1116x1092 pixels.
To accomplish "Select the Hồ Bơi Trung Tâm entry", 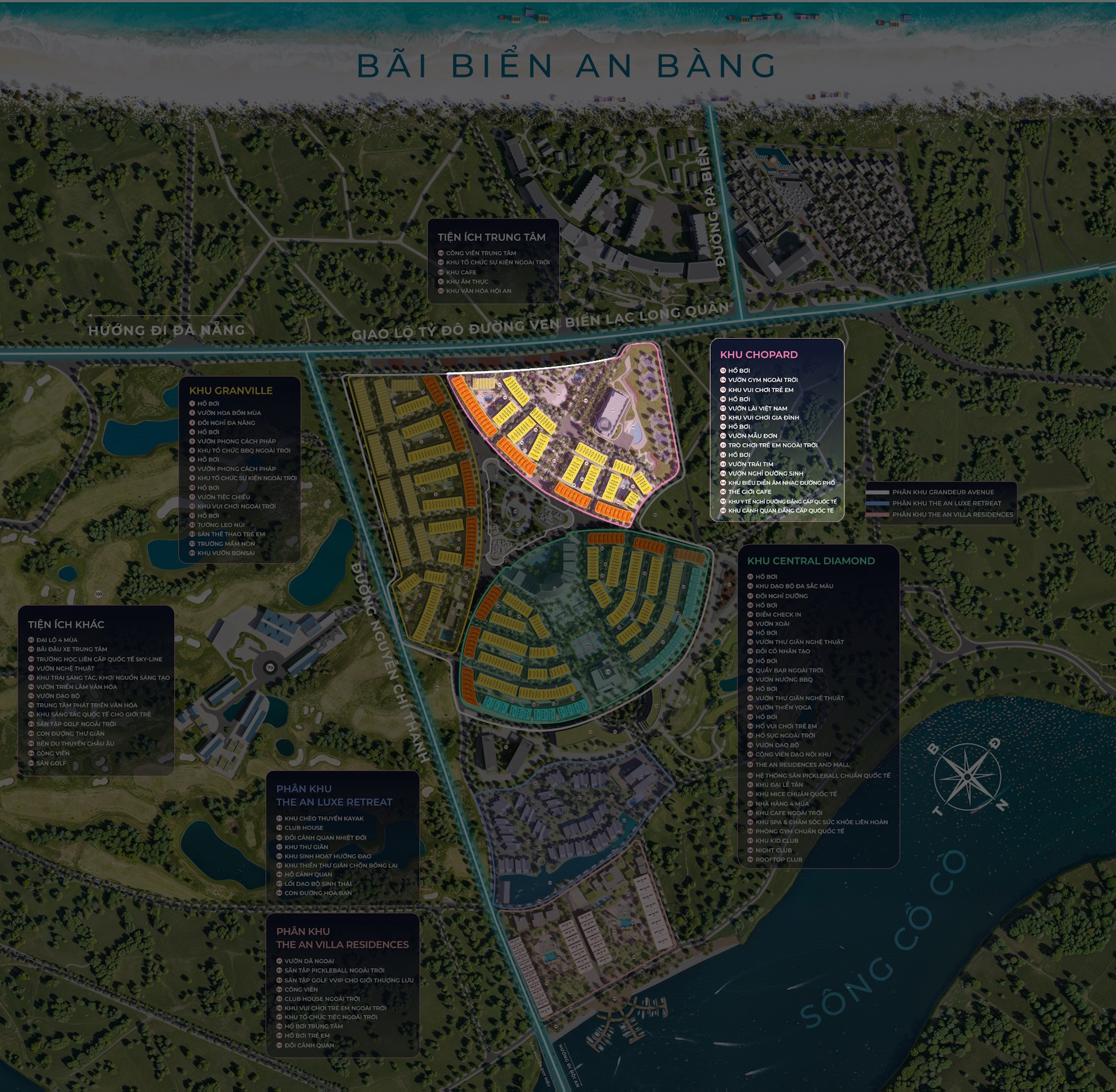I will (313, 1026).
